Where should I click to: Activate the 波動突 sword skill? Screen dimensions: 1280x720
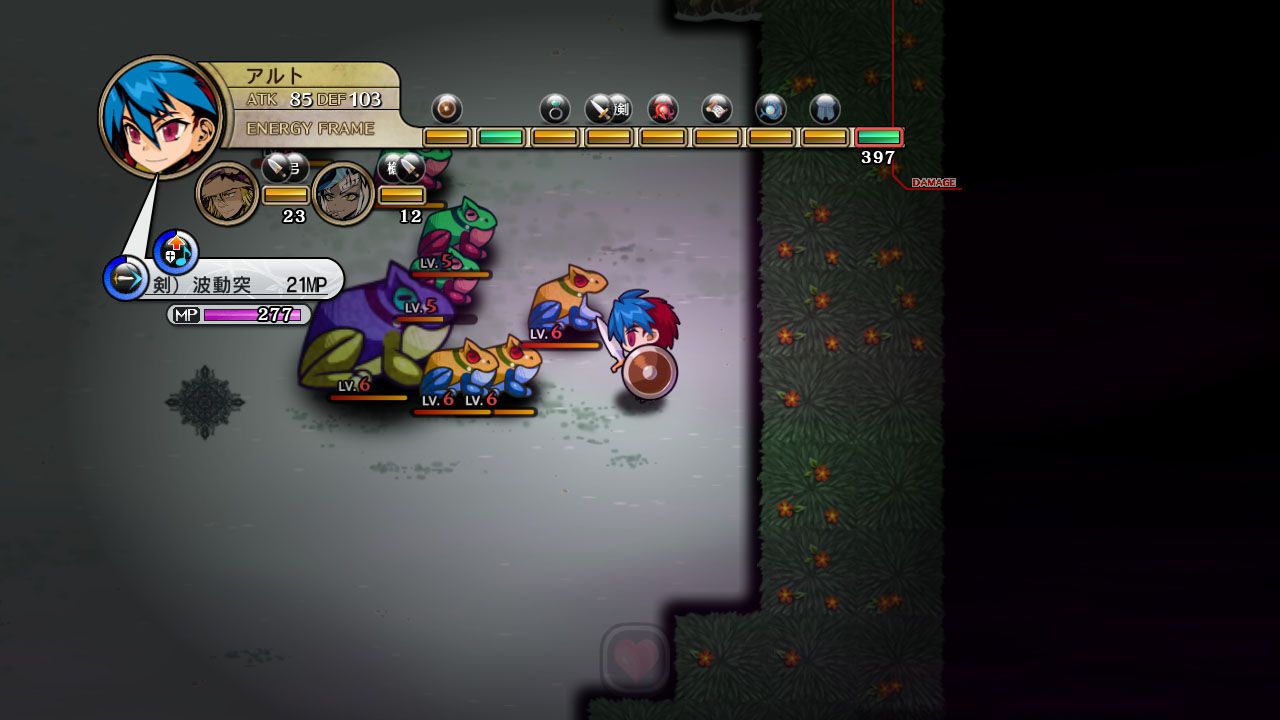click(x=240, y=284)
